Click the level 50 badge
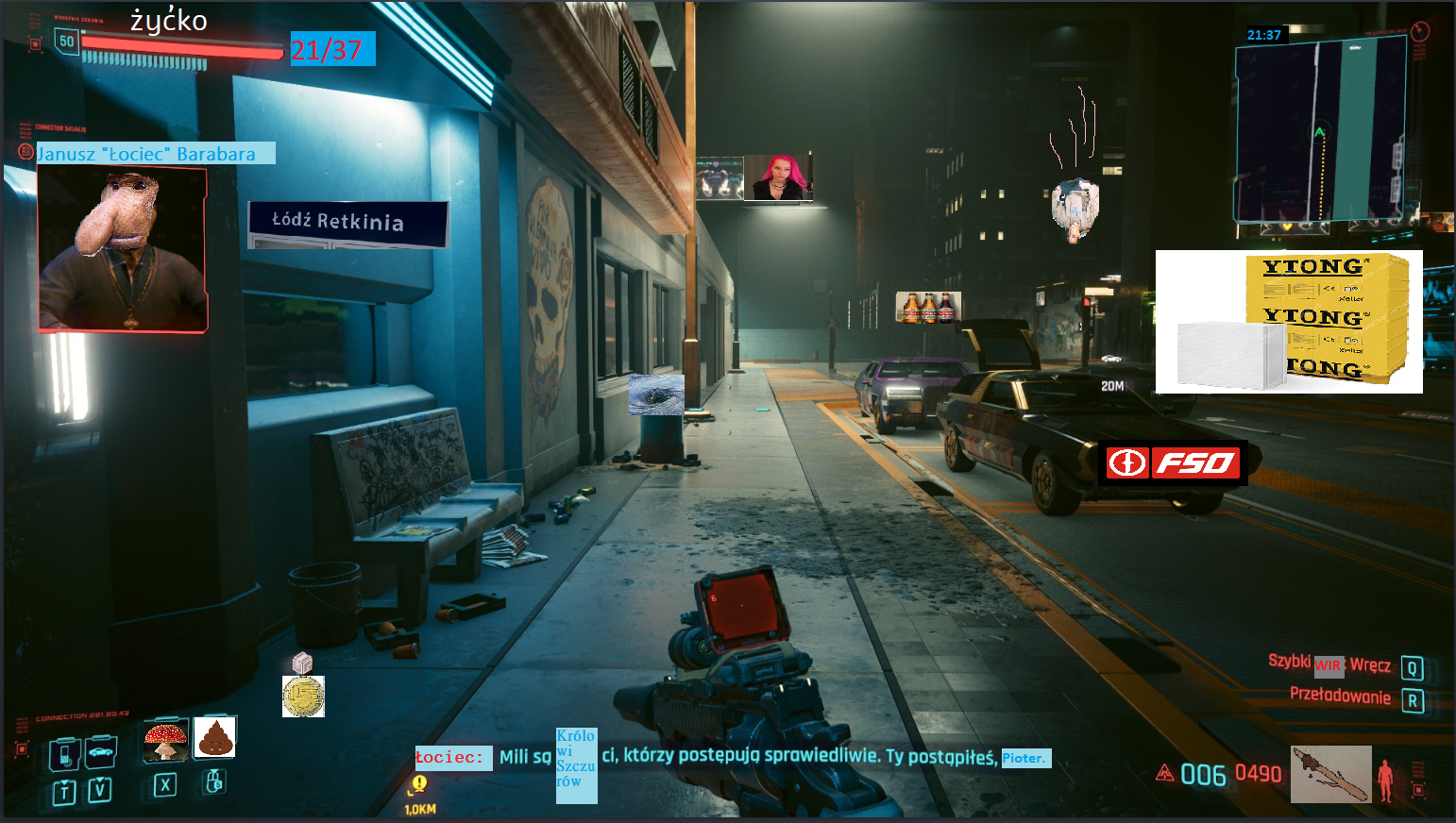1456x823 pixels. pos(66,42)
